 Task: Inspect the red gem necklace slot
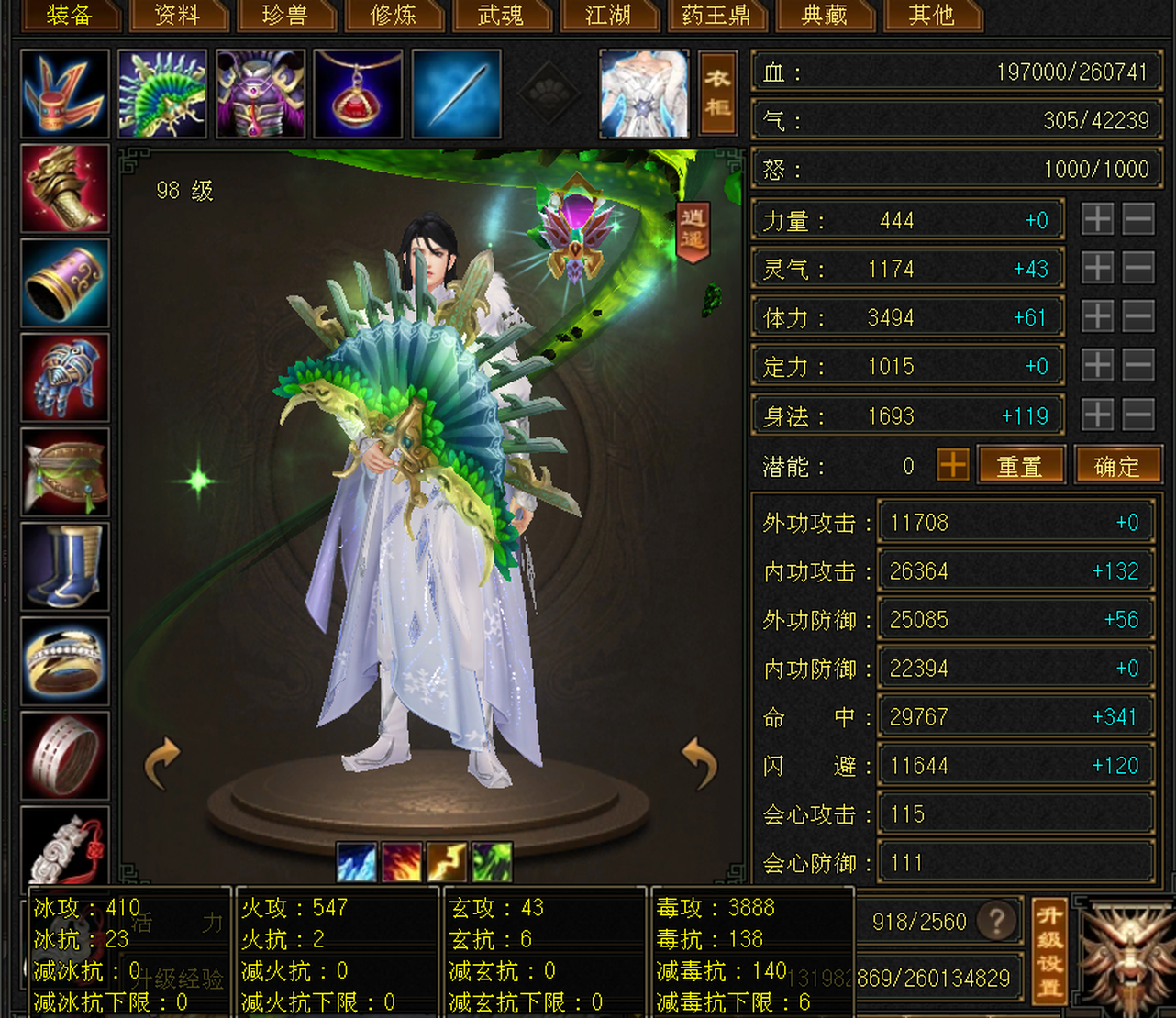pyautogui.click(x=358, y=94)
